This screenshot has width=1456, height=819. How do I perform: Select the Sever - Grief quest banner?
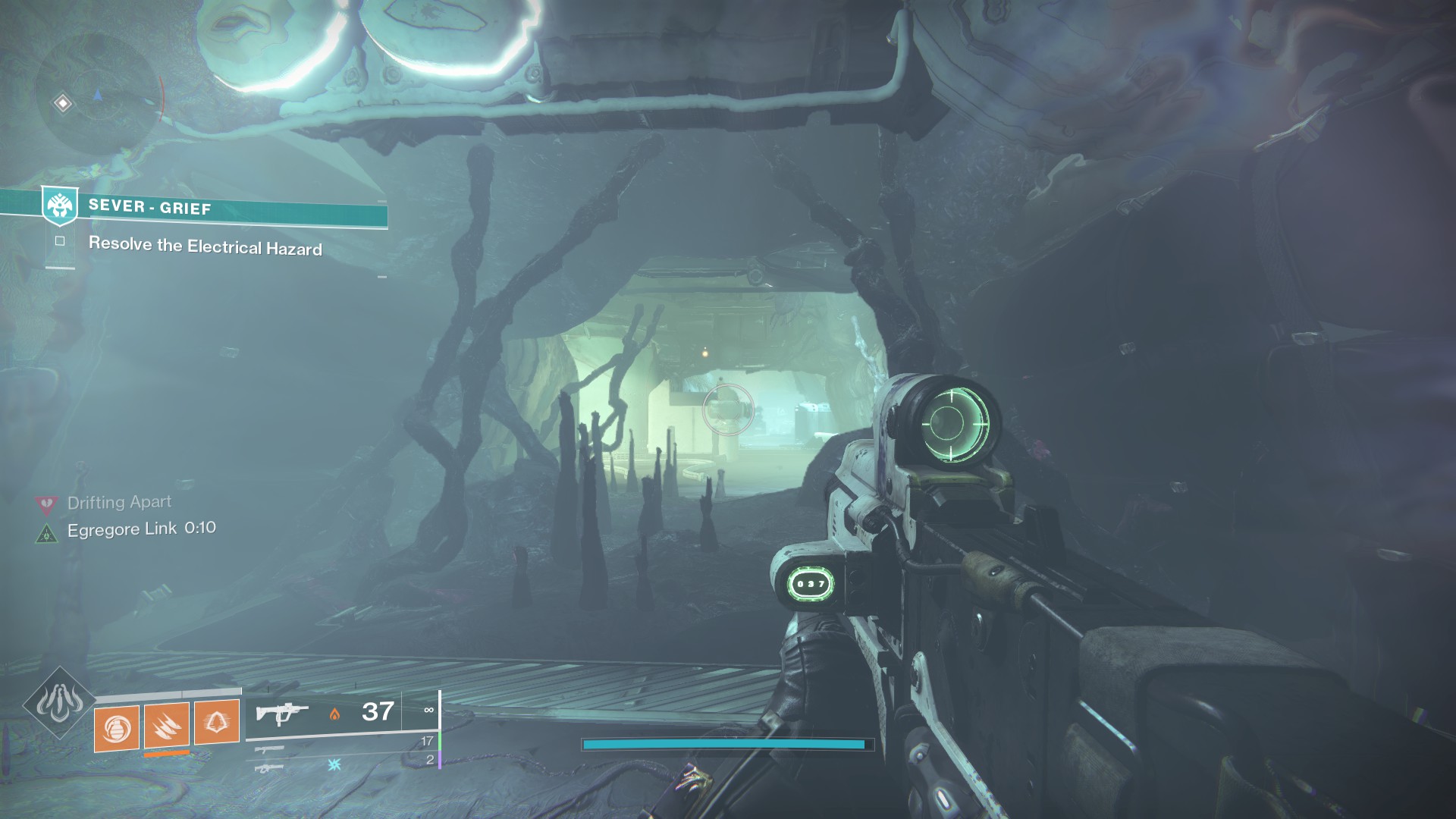(x=215, y=208)
